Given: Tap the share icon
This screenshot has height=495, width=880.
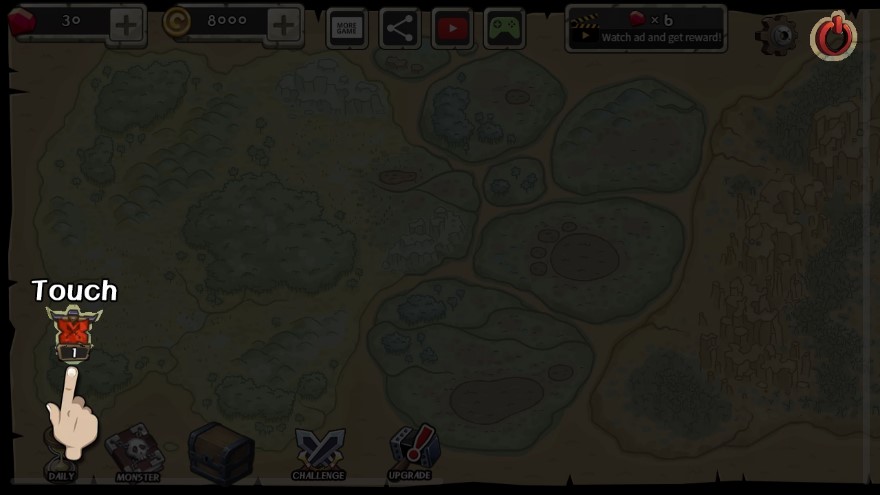Looking at the screenshot, I should point(400,28).
